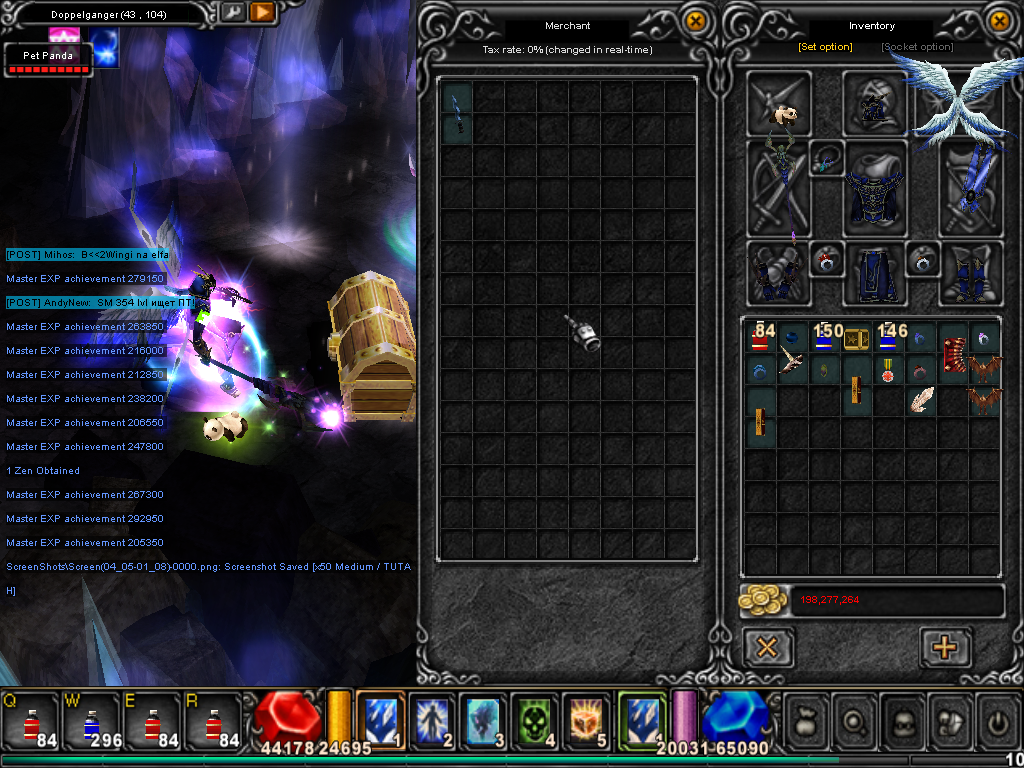Screen dimensions: 1024x768
Task: Select the equipped gloves slot
Action: (777, 272)
